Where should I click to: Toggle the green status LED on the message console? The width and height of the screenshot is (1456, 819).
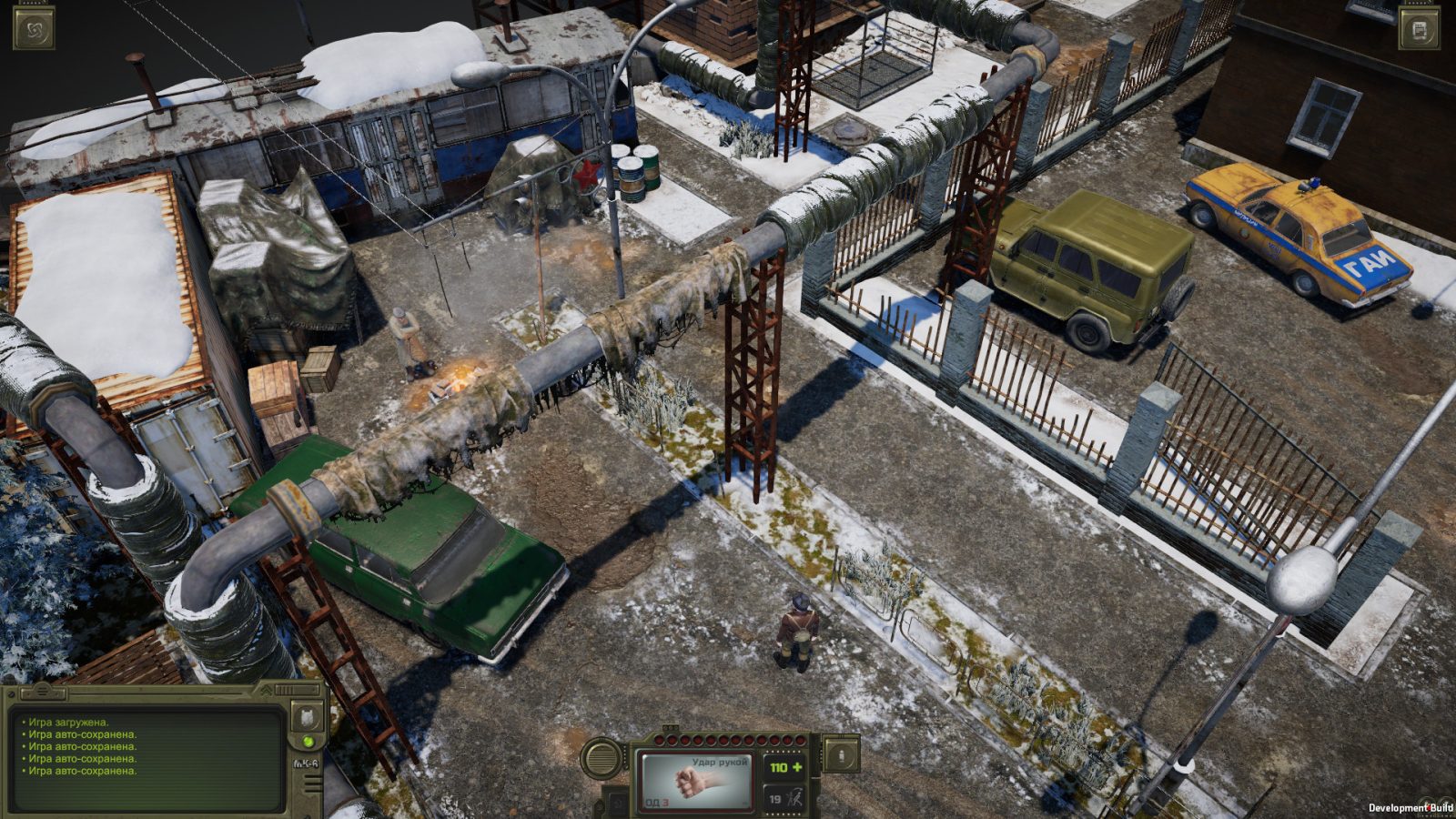click(308, 741)
